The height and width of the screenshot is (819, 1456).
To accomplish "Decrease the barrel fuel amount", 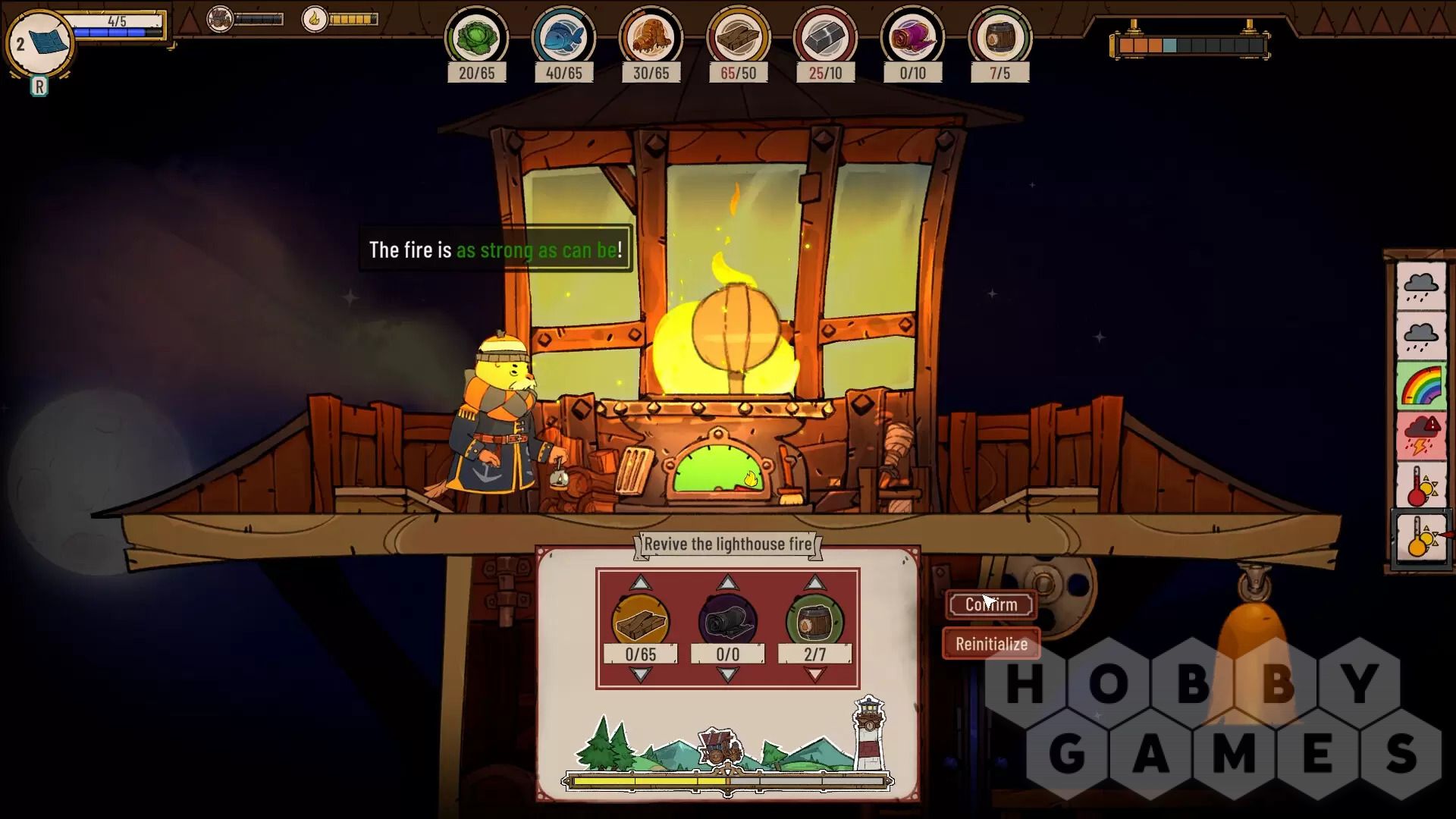I will coord(814,675).
